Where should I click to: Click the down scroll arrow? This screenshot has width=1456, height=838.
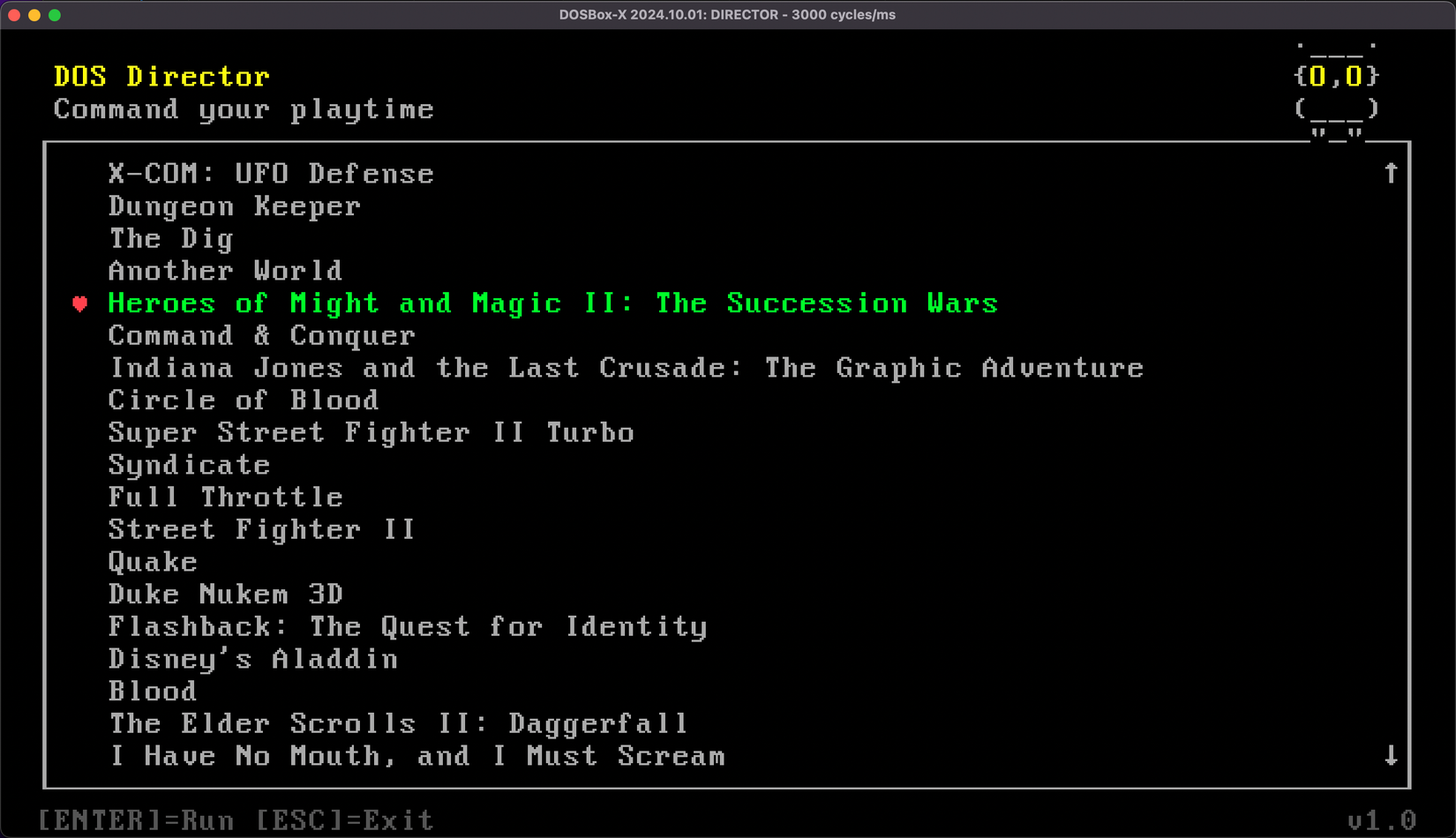point(1392,755)
